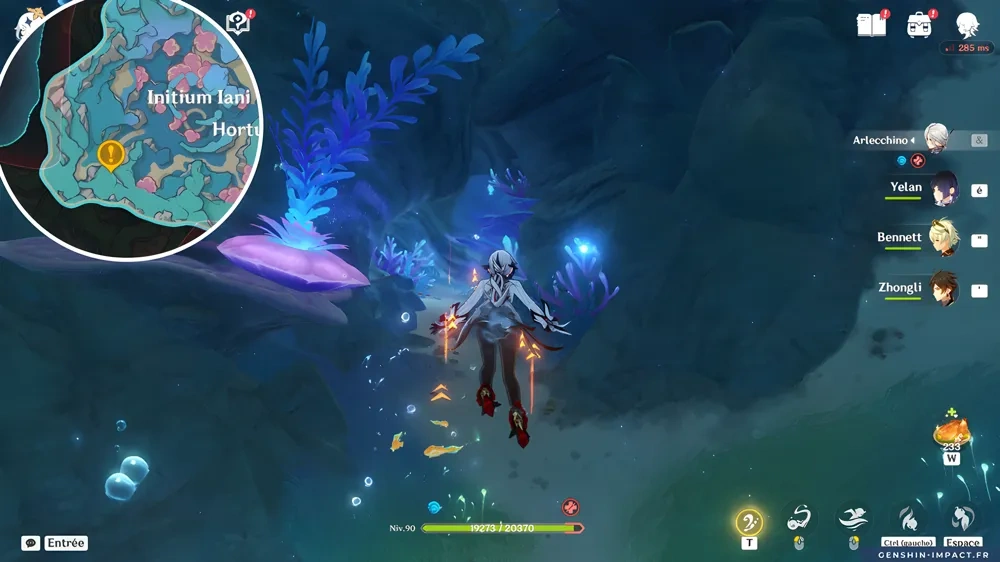Screen dimensions: 1000x562
Task: Open the character silhouette menu
Action: pyautogui.click(x=966, y=25)
